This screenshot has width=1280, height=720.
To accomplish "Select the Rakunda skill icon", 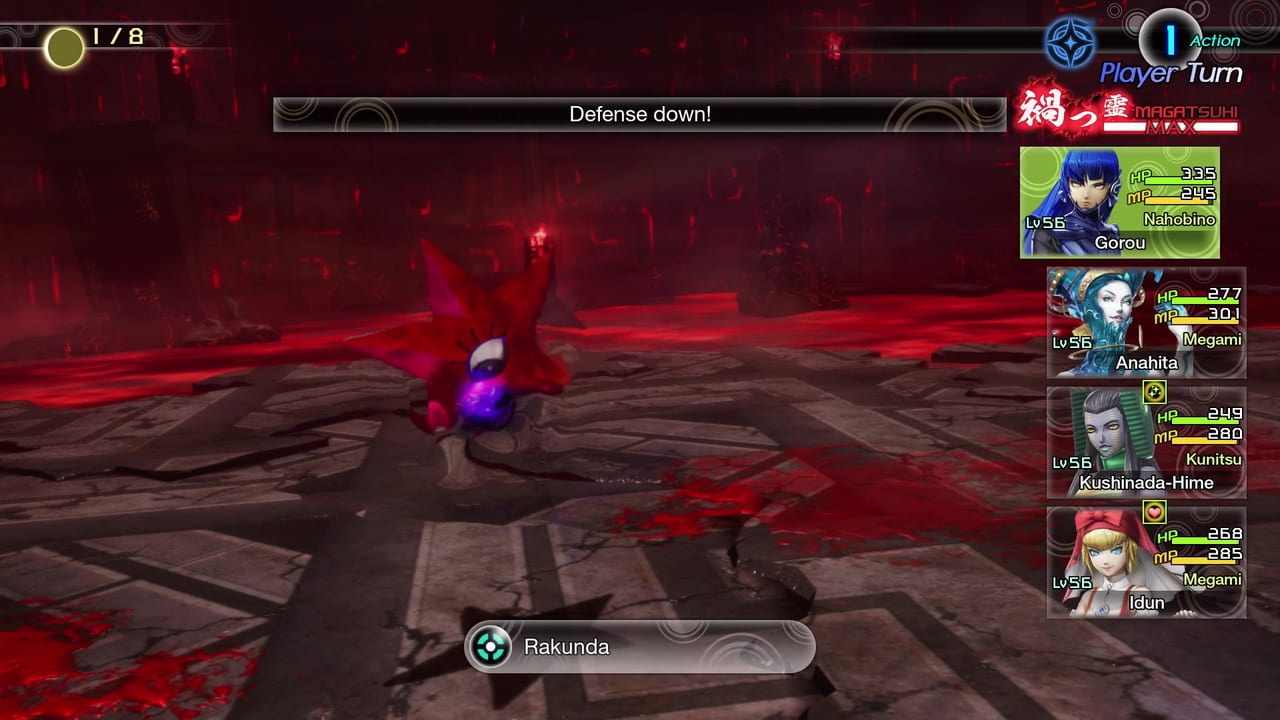I will pyautogui.click(x=489, y=647).
